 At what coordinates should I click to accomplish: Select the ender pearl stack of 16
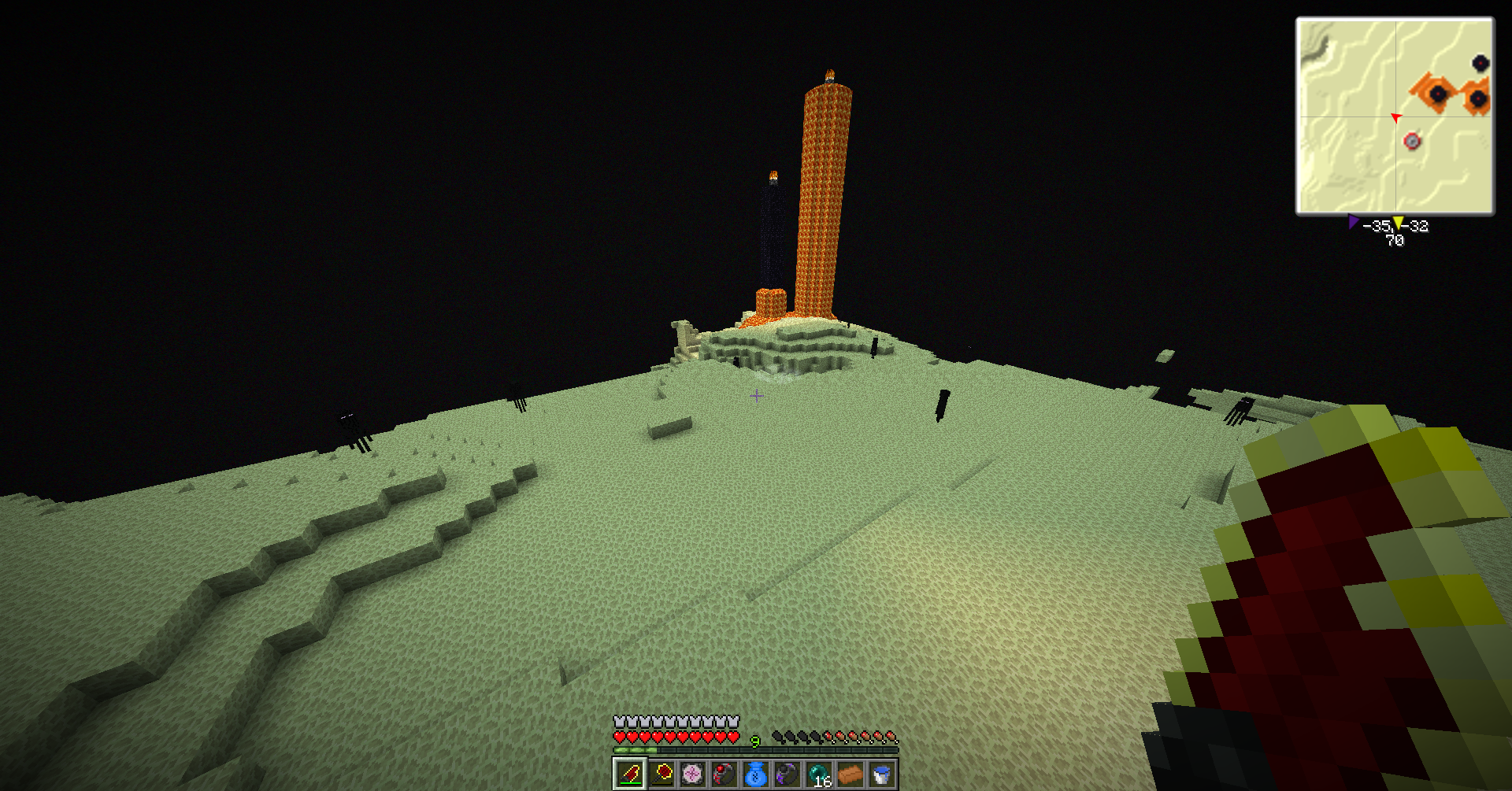point(819,774)
